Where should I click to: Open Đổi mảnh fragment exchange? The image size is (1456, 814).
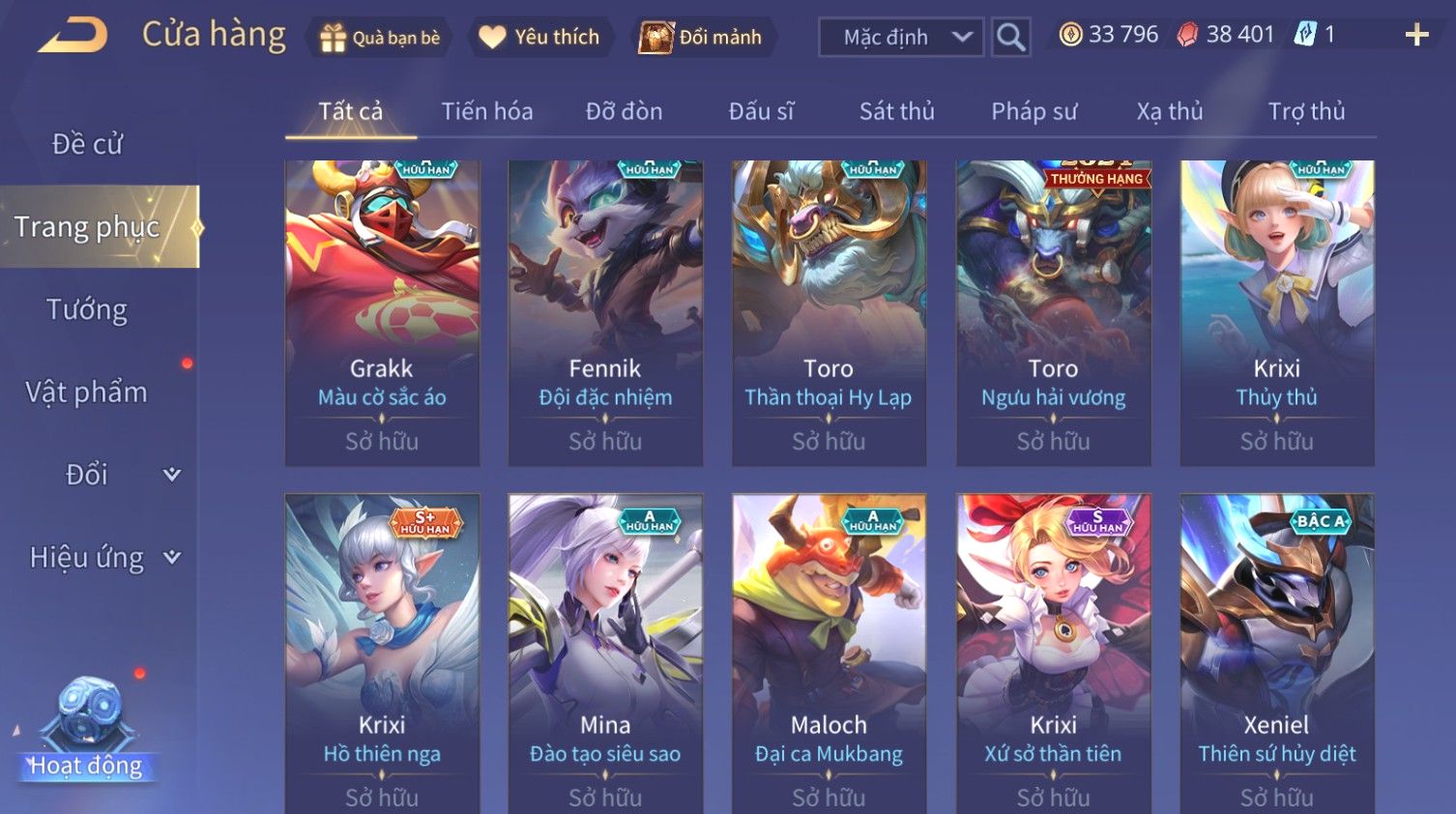point(702,38)
